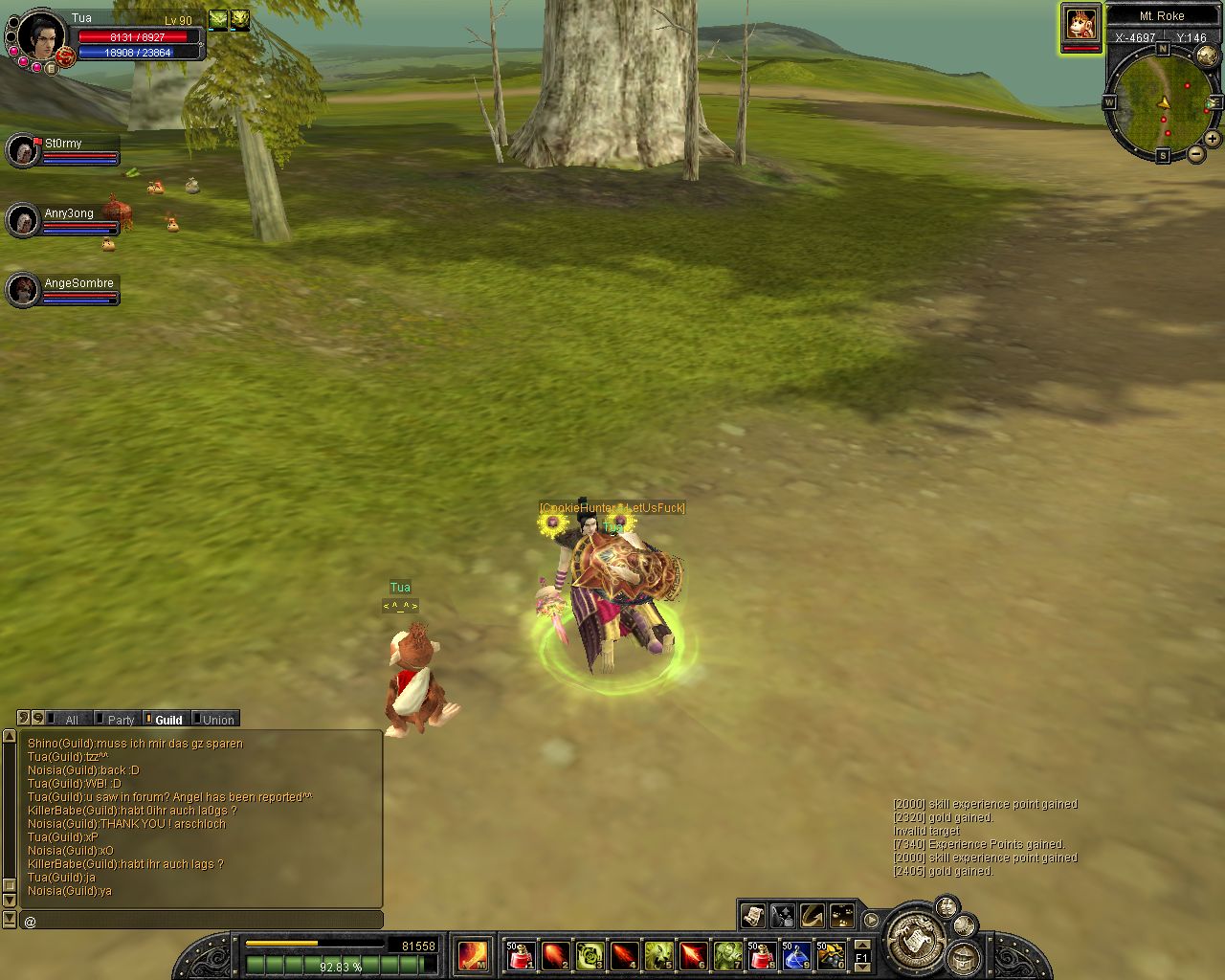This screenshot has width=1225, height=980.
Task: Open the world map globe button
Action: (x=1208, y=56)
